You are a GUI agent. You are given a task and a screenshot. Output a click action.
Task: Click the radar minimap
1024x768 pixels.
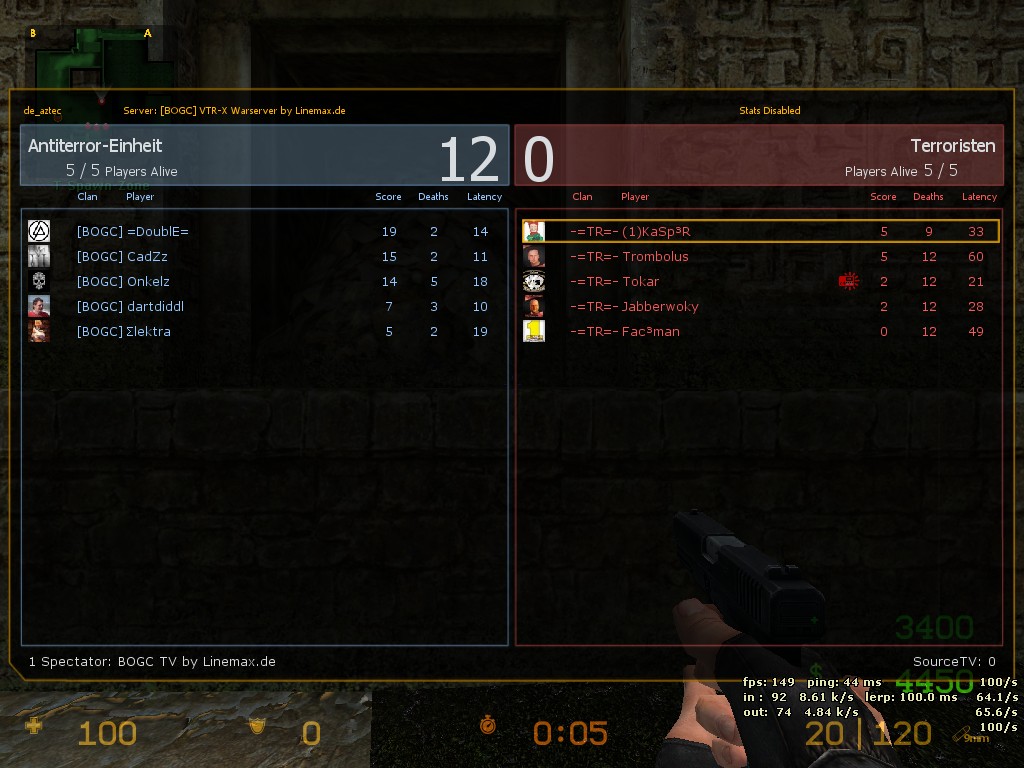(x=93, y=60)
